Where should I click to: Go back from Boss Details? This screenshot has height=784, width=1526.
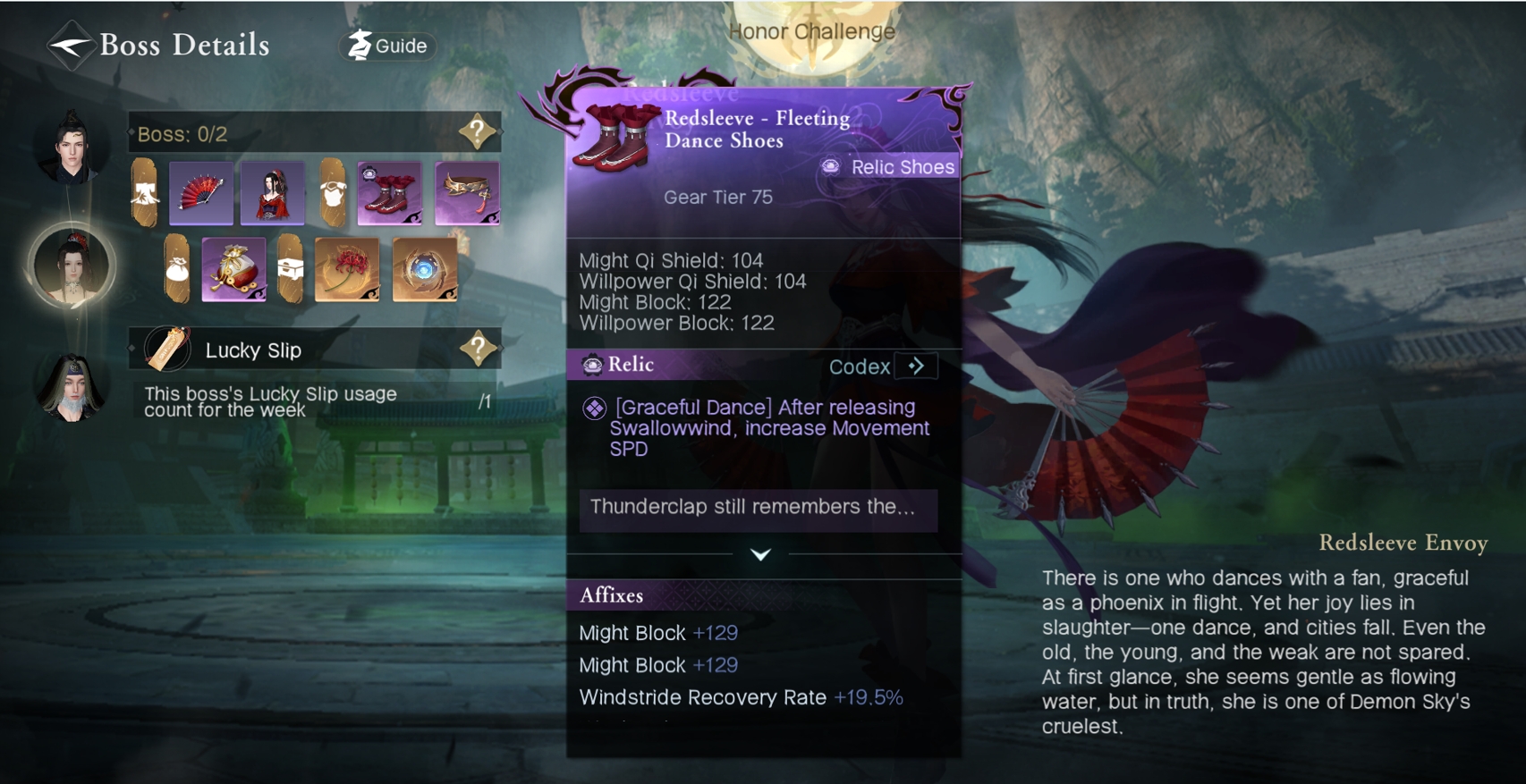[70, 45]
